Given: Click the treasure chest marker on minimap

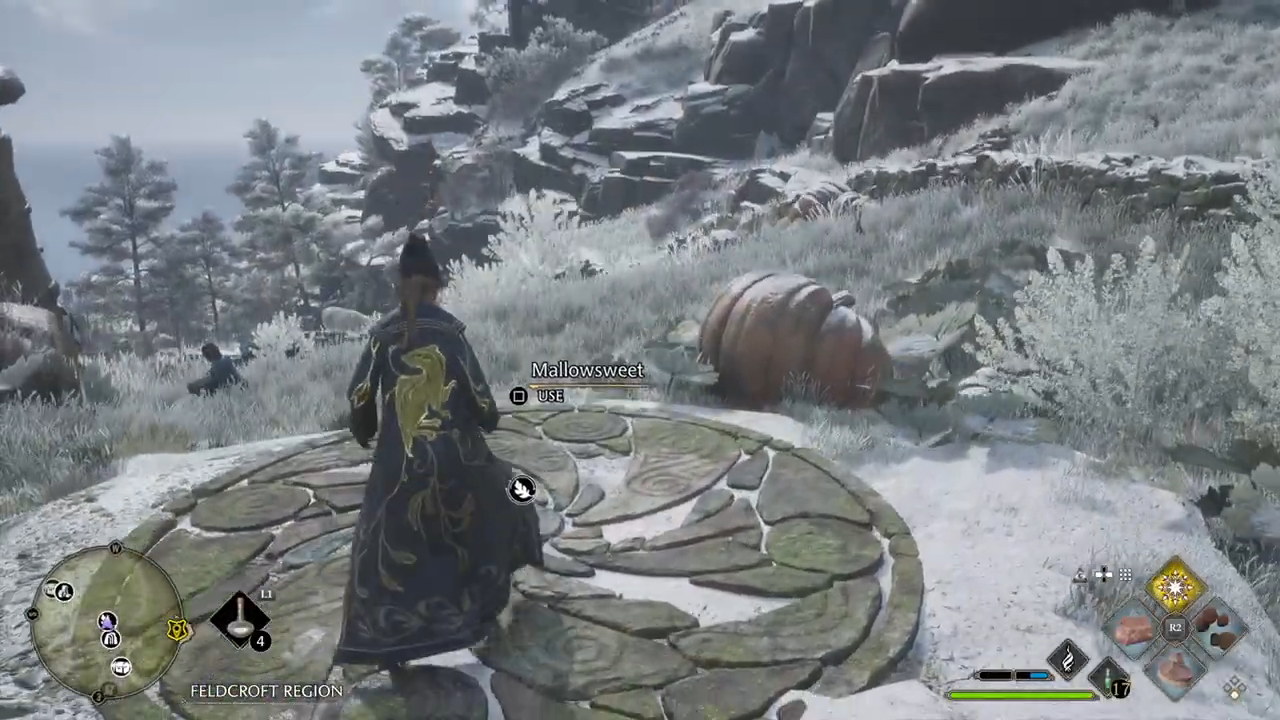Looking at the screenshot, I should [x=120, y=667].
